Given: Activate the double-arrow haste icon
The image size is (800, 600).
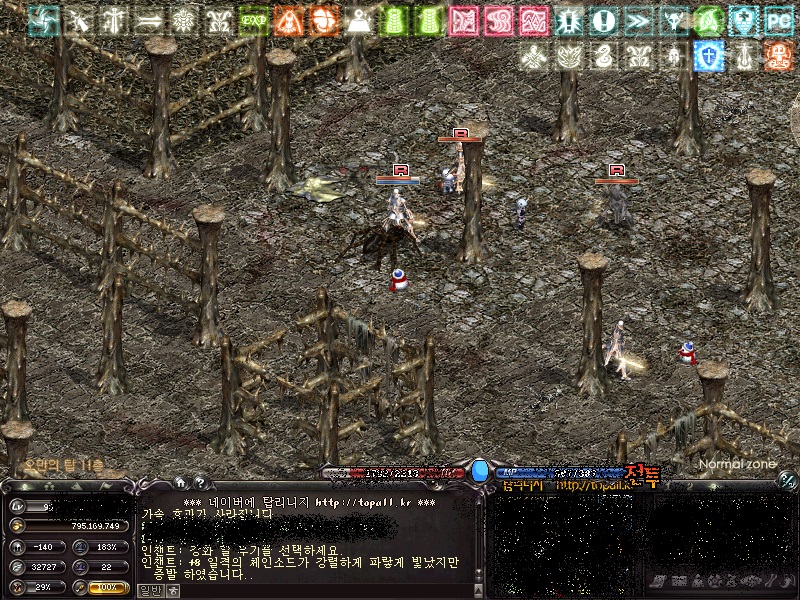Looking at the screenshot, I should click(638, 20).
